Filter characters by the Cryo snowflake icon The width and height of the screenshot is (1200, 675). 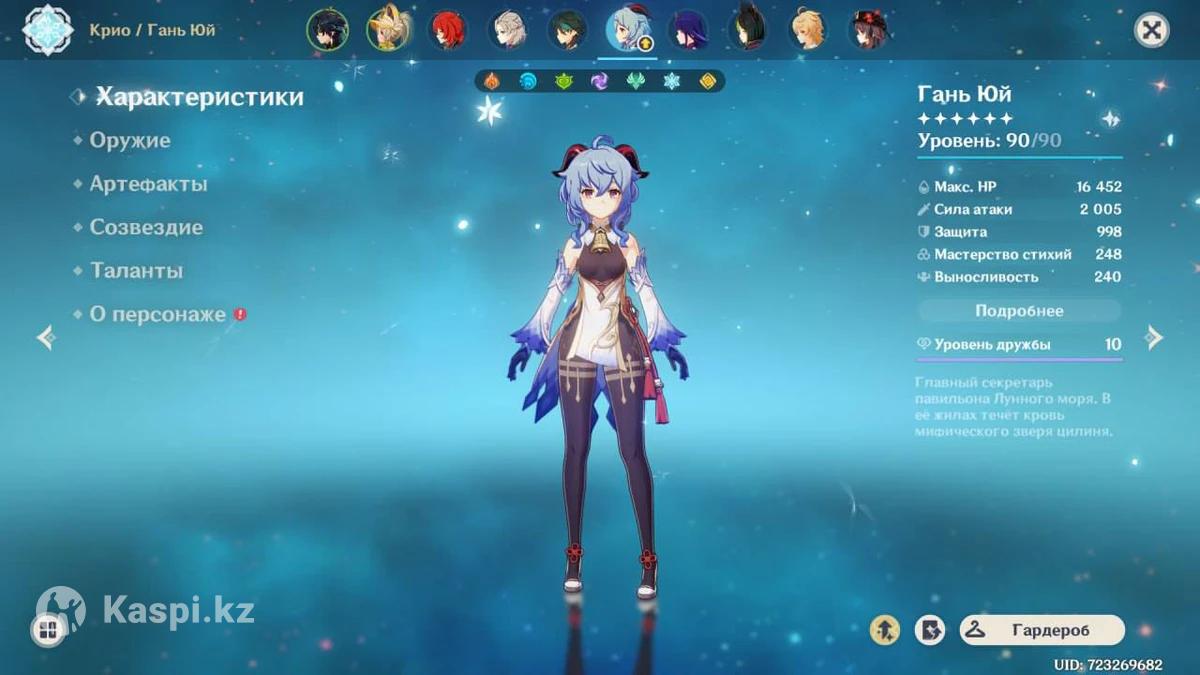(671, 81)
